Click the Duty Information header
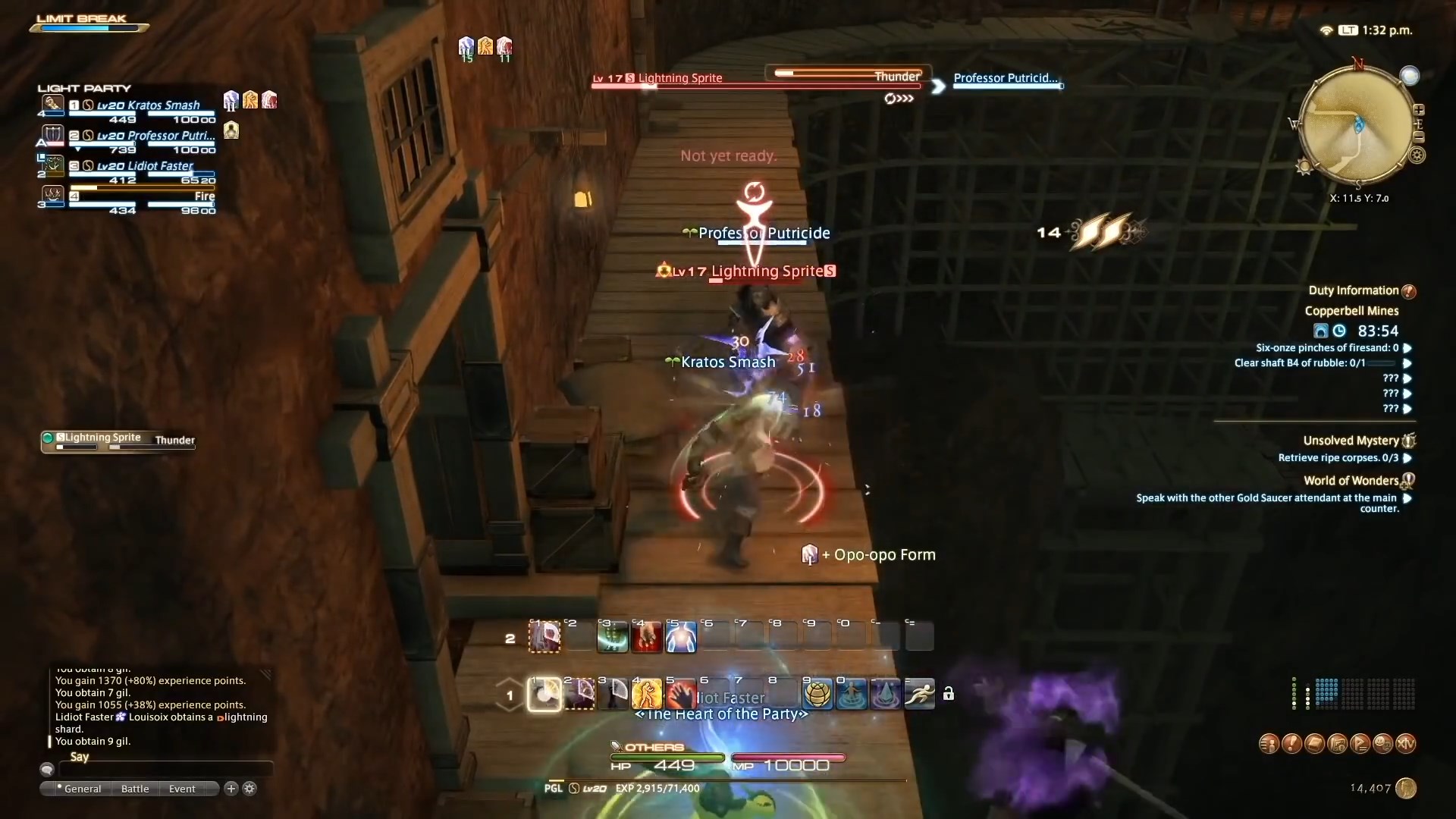 (1354, 290)
